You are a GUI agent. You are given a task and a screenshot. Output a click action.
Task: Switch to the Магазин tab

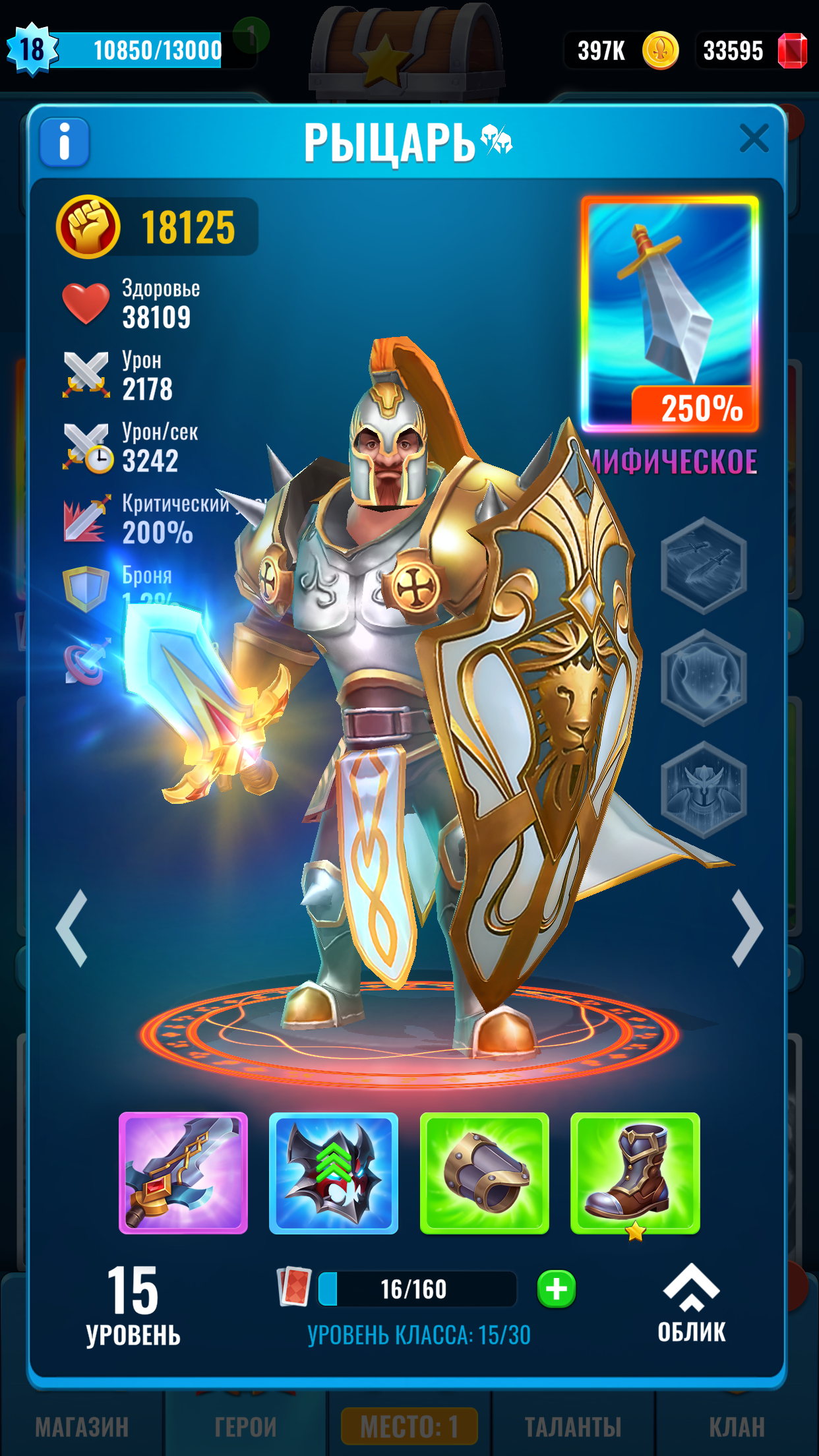pos(82,1427)
